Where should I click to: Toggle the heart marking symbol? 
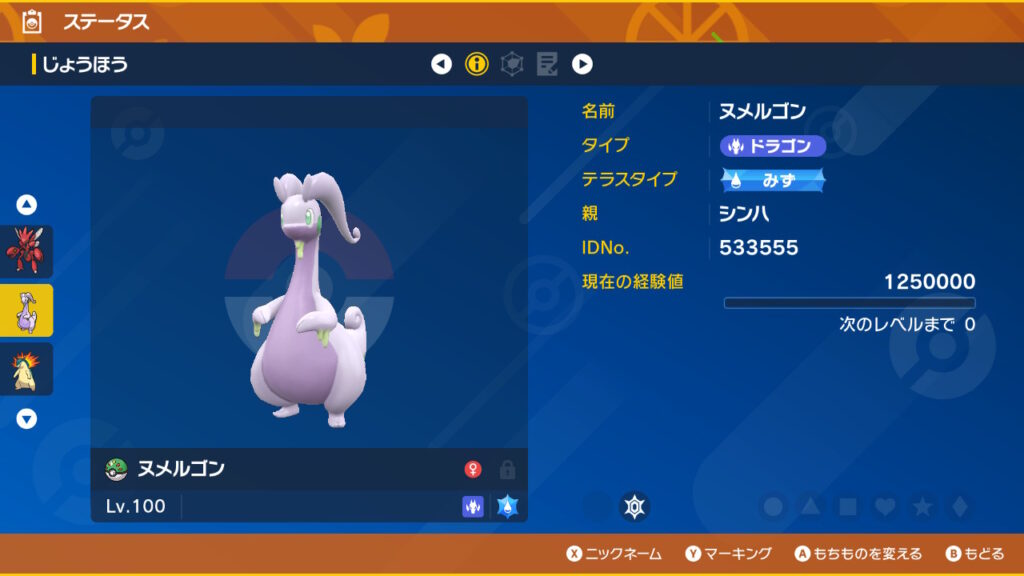(884, 507)
